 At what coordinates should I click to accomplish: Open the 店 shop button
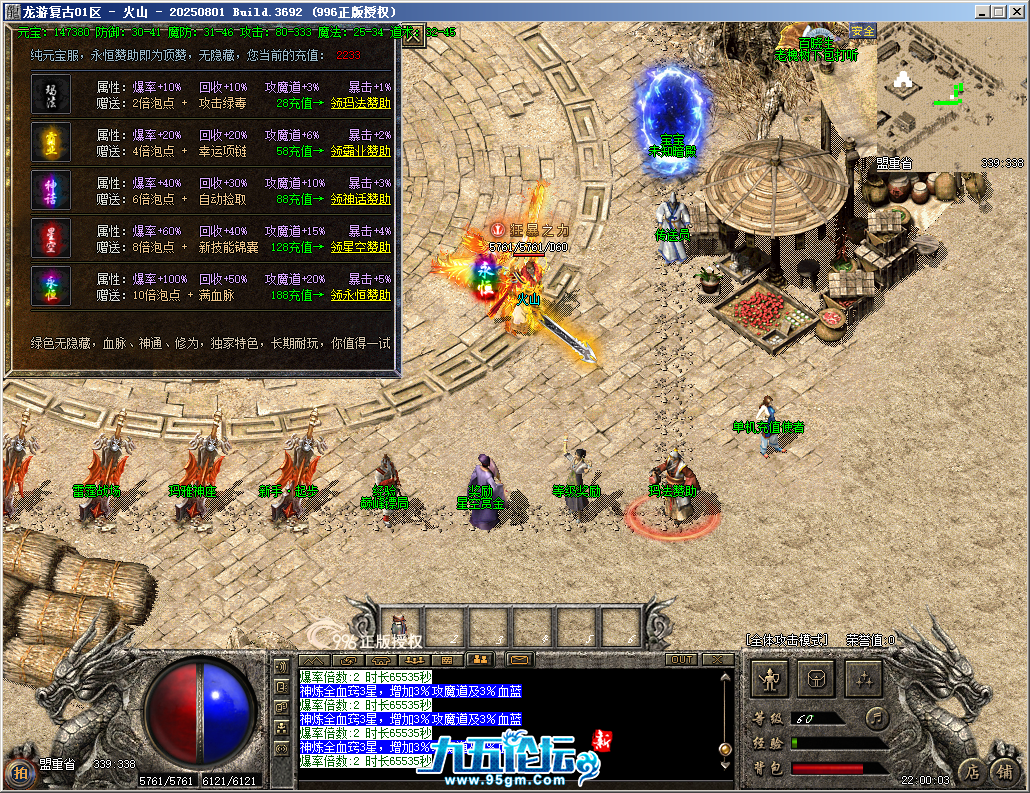click(x=970, y=771)
